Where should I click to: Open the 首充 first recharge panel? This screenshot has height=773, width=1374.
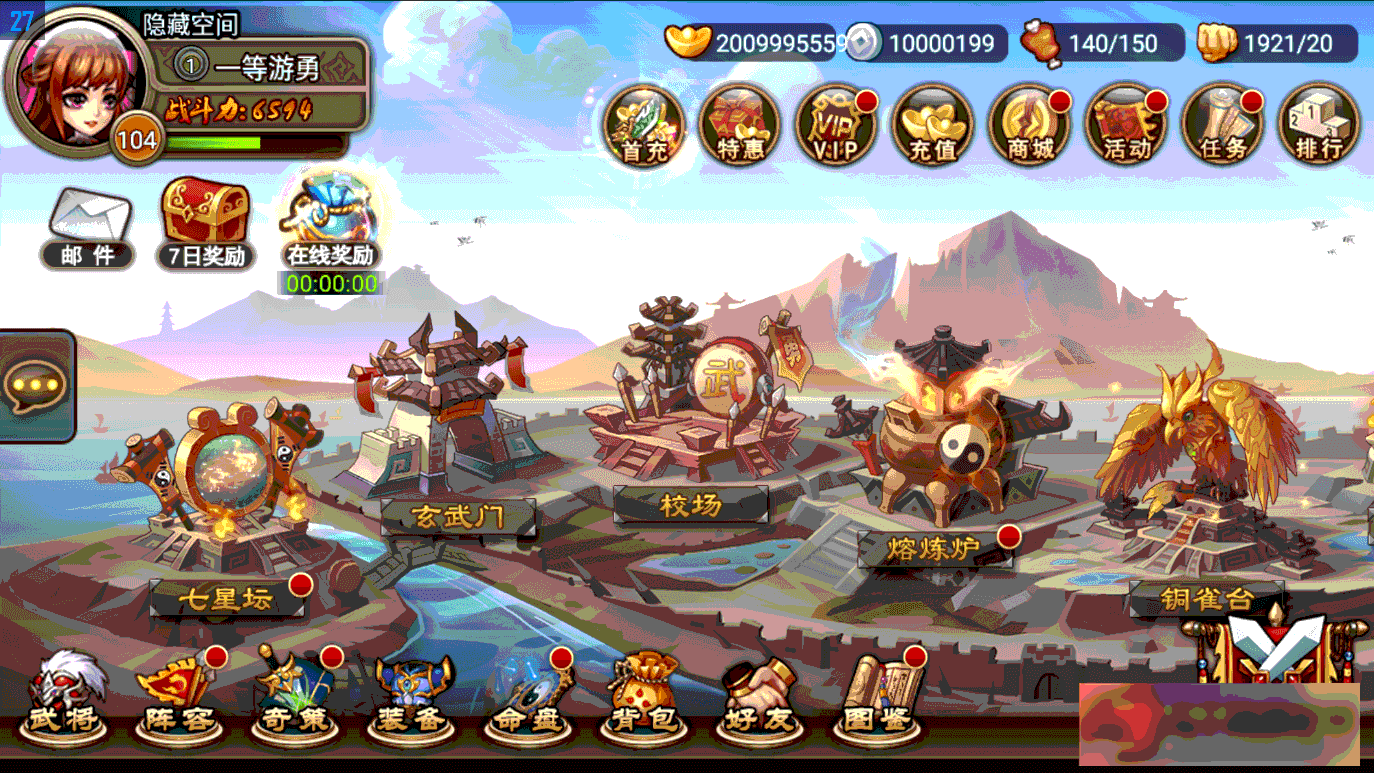click(x=645, y=125)
